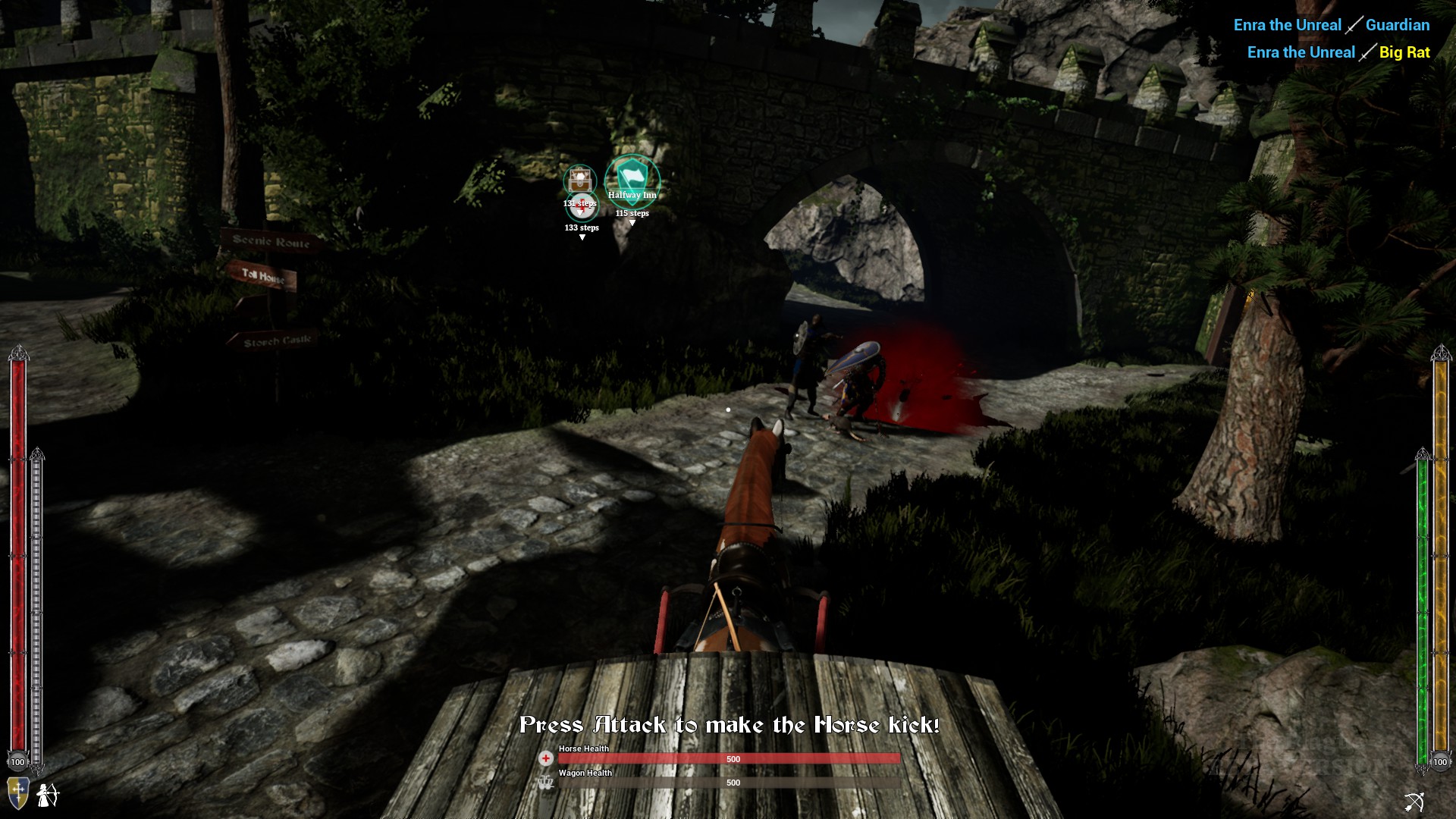Click the red cross beside Horse Health

click(x=544, y=758)
